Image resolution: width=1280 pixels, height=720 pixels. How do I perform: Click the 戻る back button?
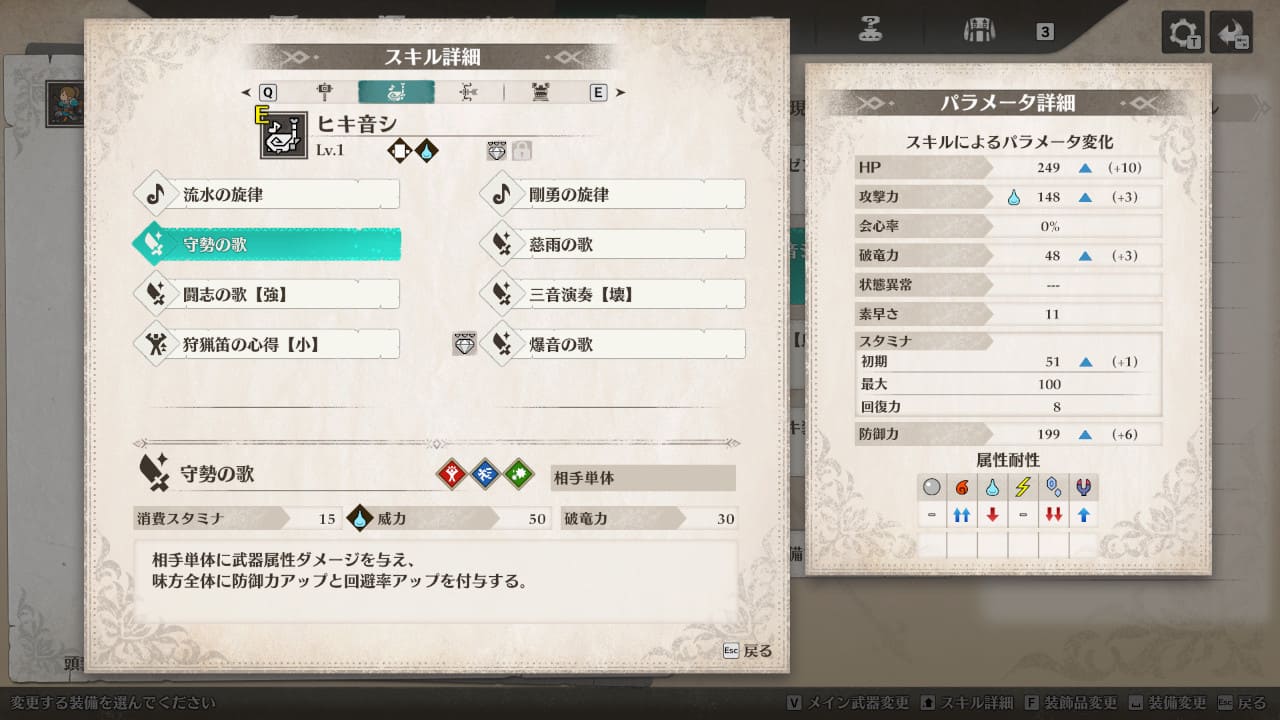748,651
